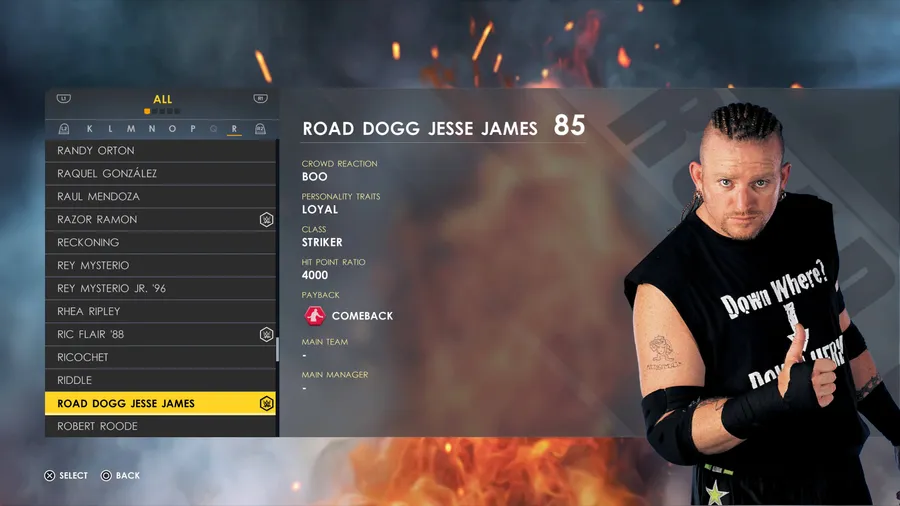
Task: Select the Razor Ramon entry
Action: 160,219
